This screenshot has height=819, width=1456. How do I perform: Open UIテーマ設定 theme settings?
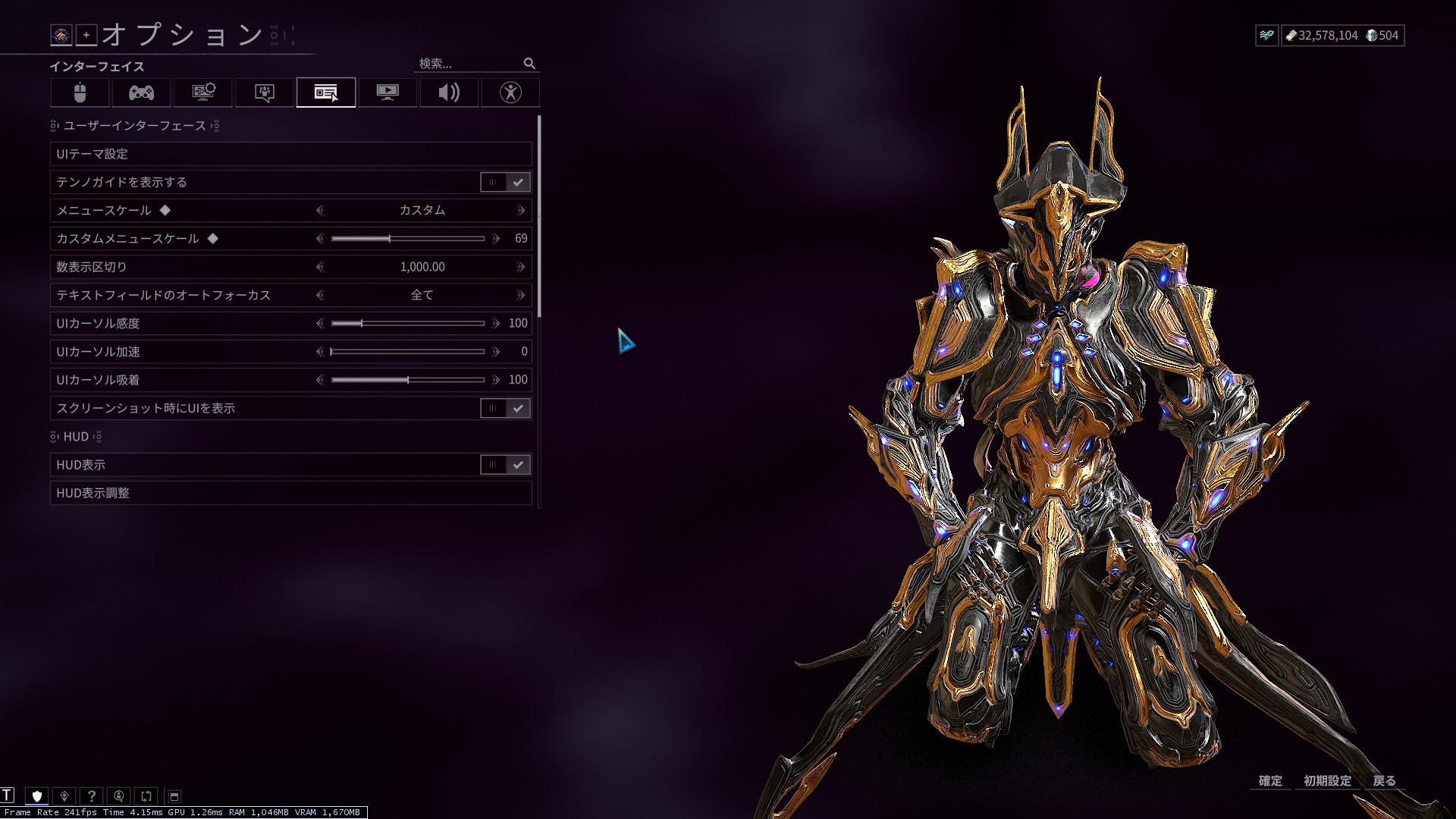[x=290, y=154]
